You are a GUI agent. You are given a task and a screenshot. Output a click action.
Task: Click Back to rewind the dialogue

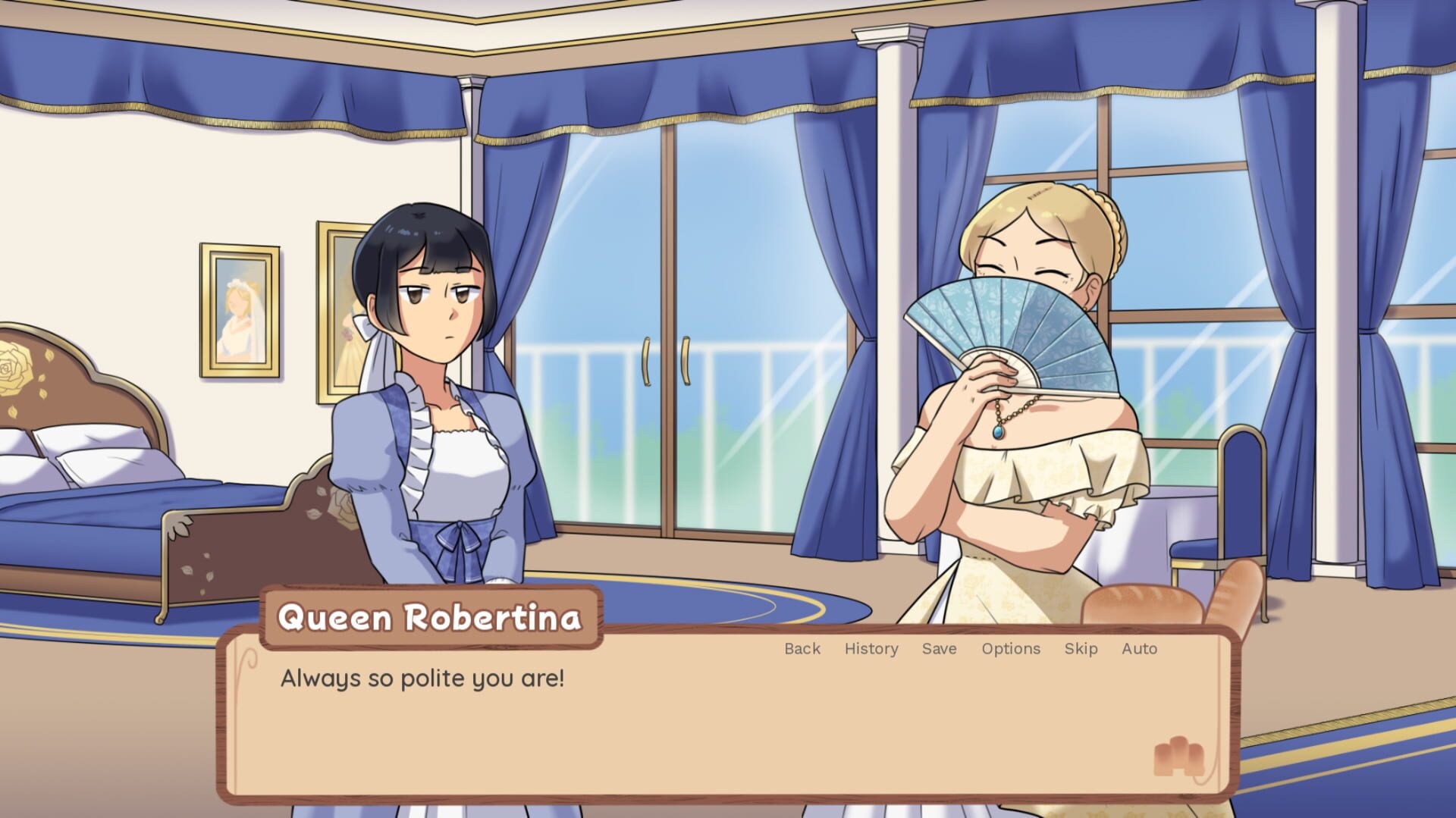click(x=802, y=649)
